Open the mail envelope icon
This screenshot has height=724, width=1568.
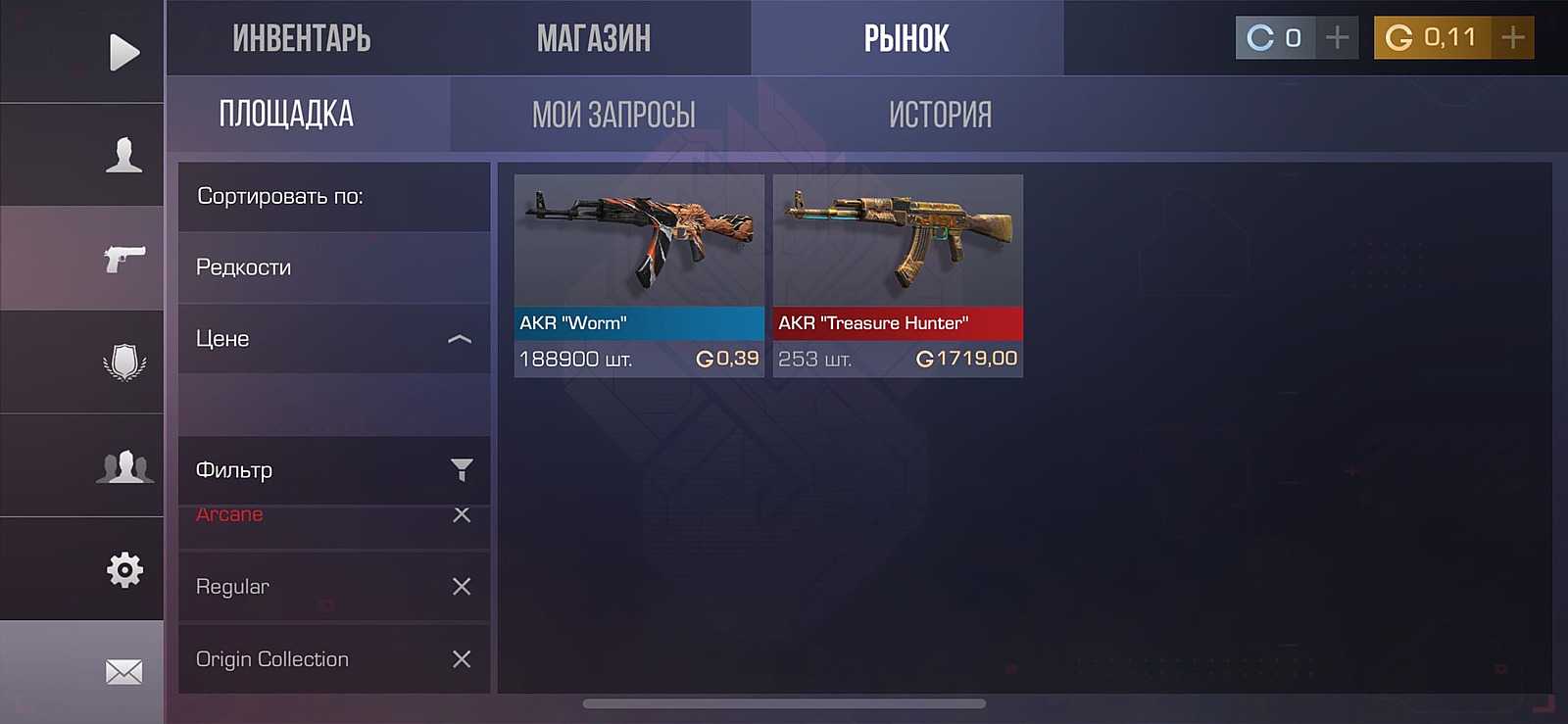(124, 672)
